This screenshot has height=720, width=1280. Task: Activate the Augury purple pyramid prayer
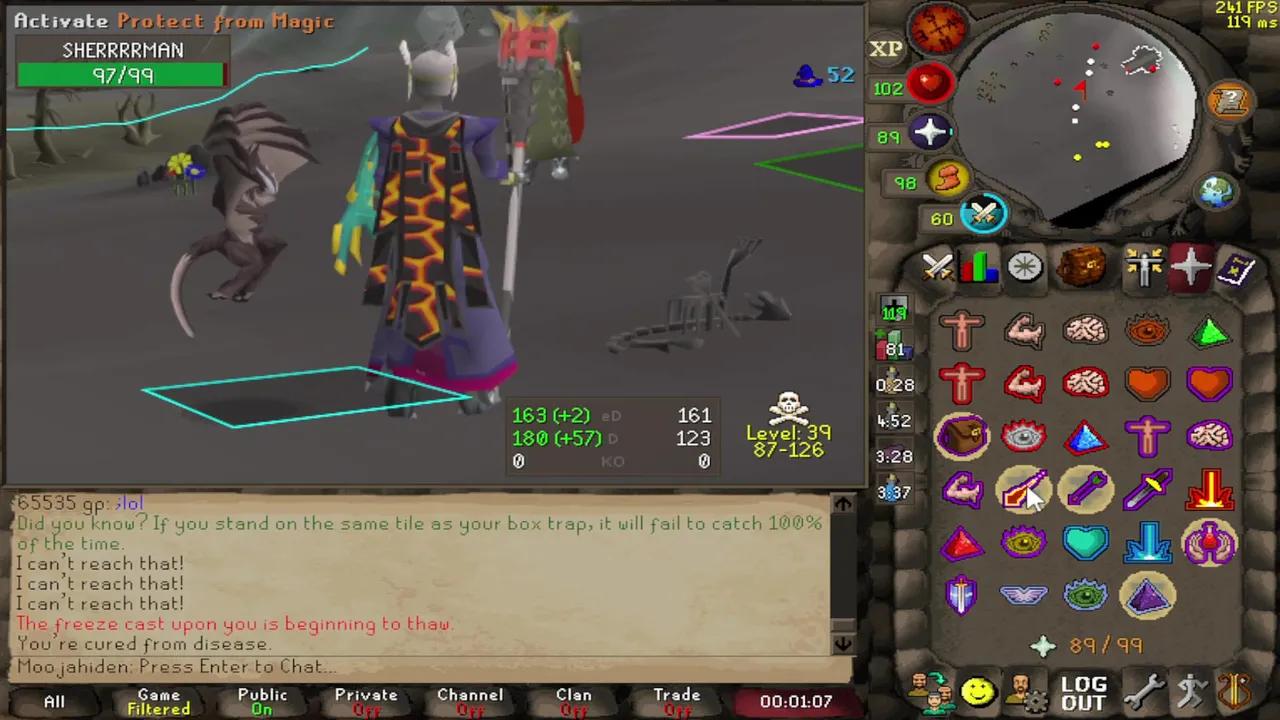(x=1148, y=595)
